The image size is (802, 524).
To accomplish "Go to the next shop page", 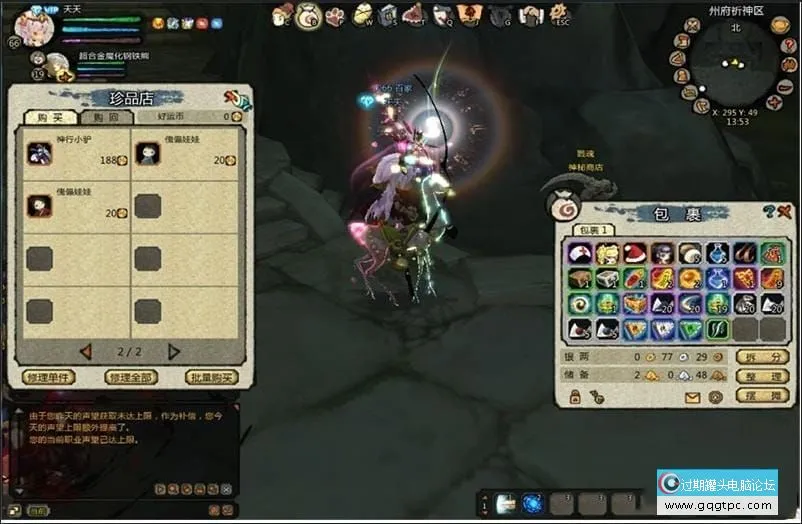I will (x=173, y=351).
